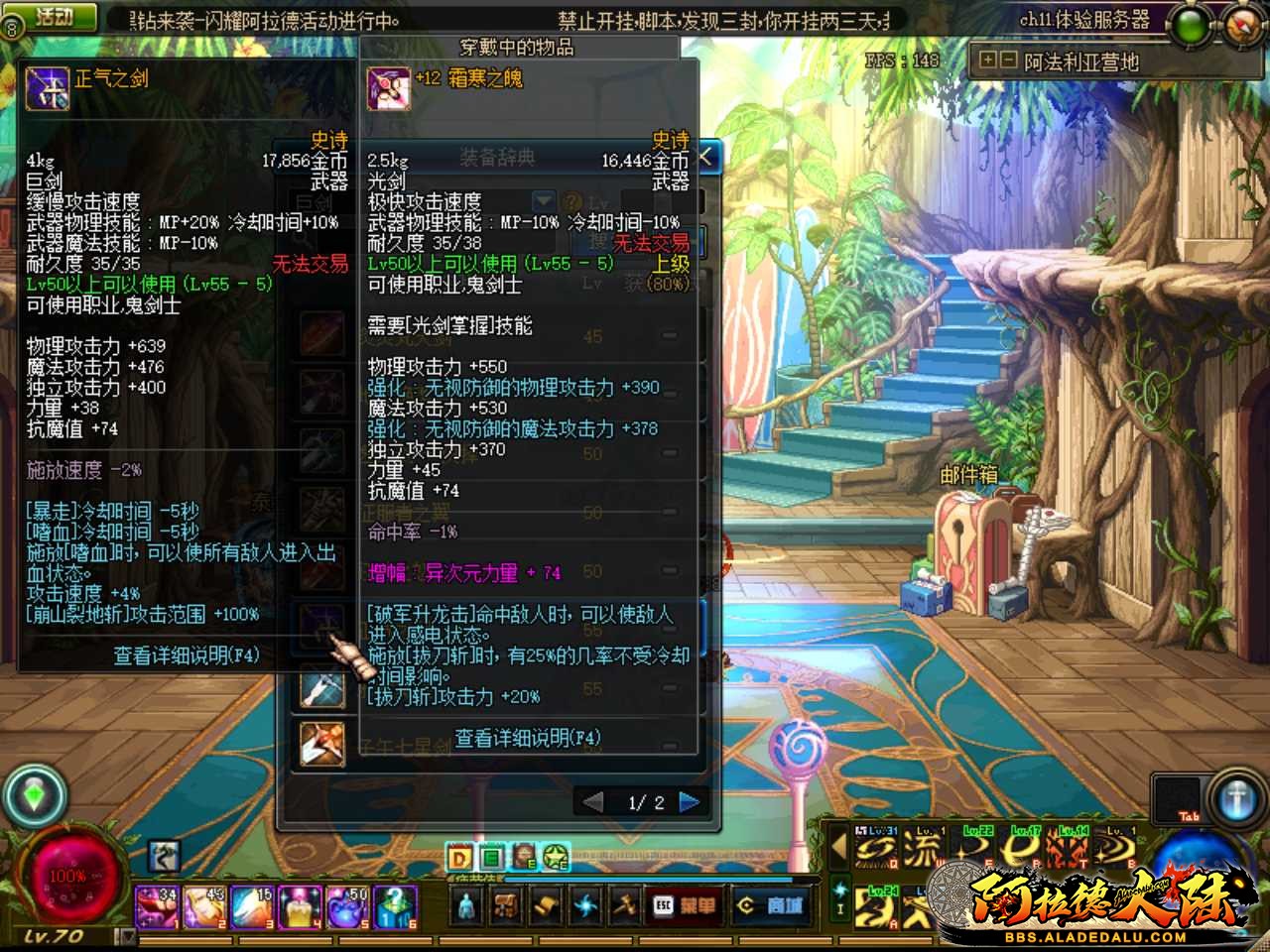Open the 商城 shop
The height and width of the screenshot is (952, 1270).
774,904
